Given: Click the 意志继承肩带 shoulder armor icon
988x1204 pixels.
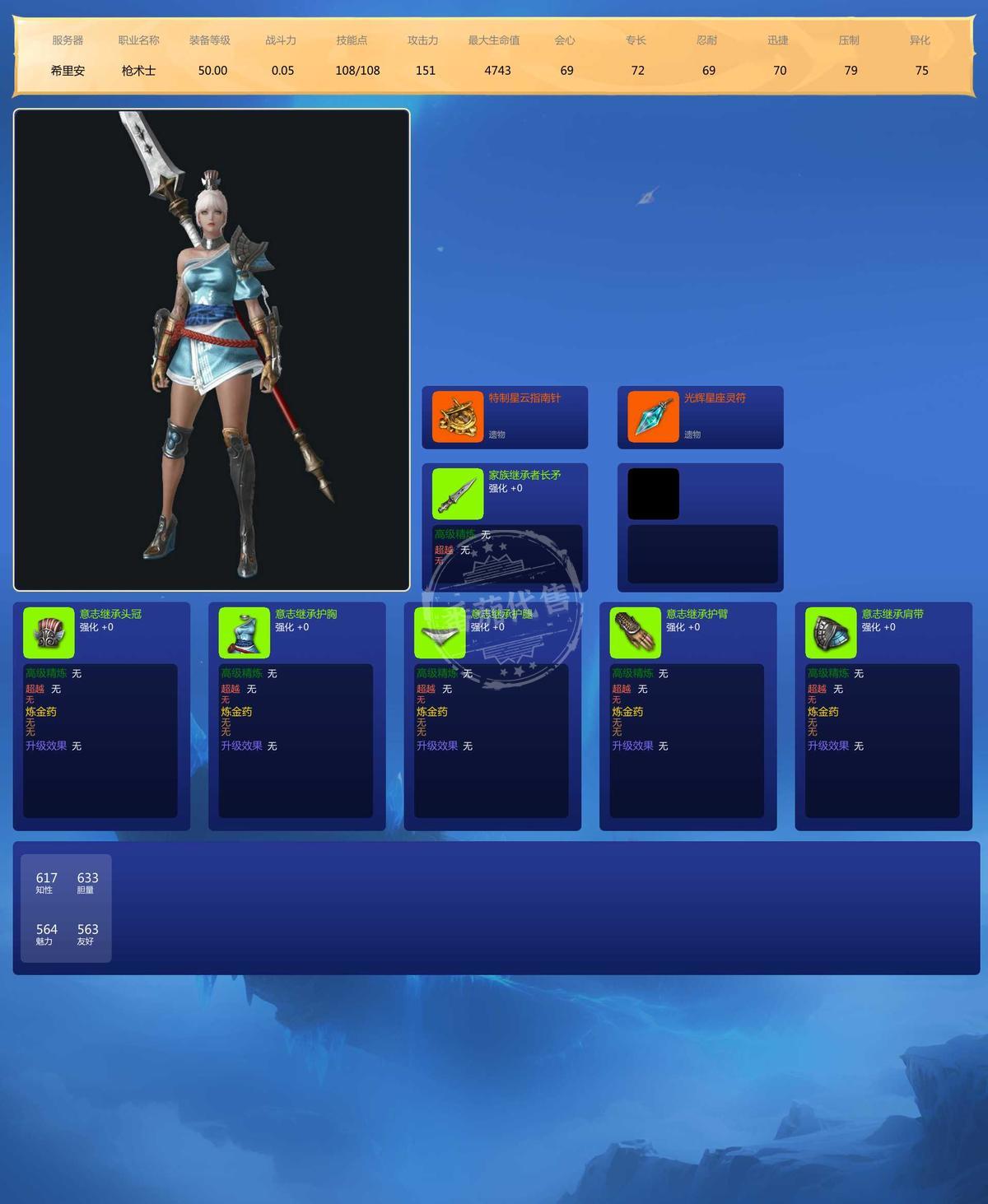Looking at the screenshot, I should coord(831,633).
